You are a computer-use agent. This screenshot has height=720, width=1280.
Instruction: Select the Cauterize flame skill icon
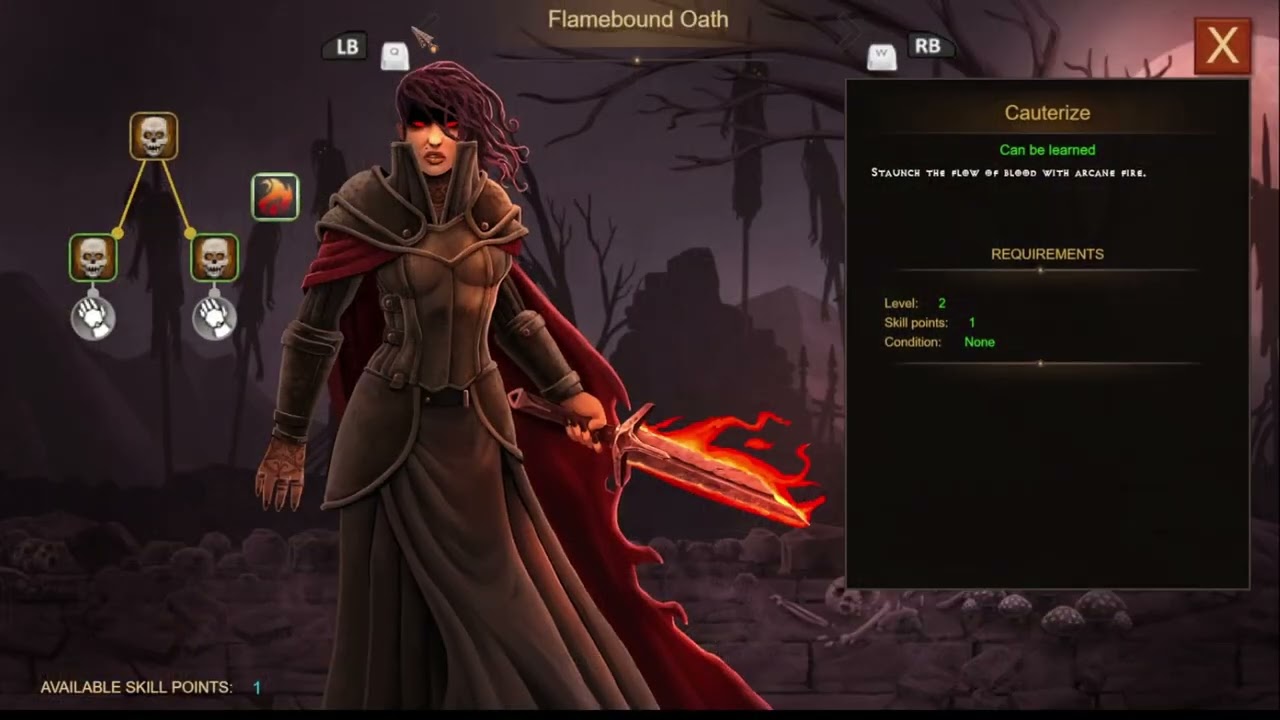tap(275, 196)
